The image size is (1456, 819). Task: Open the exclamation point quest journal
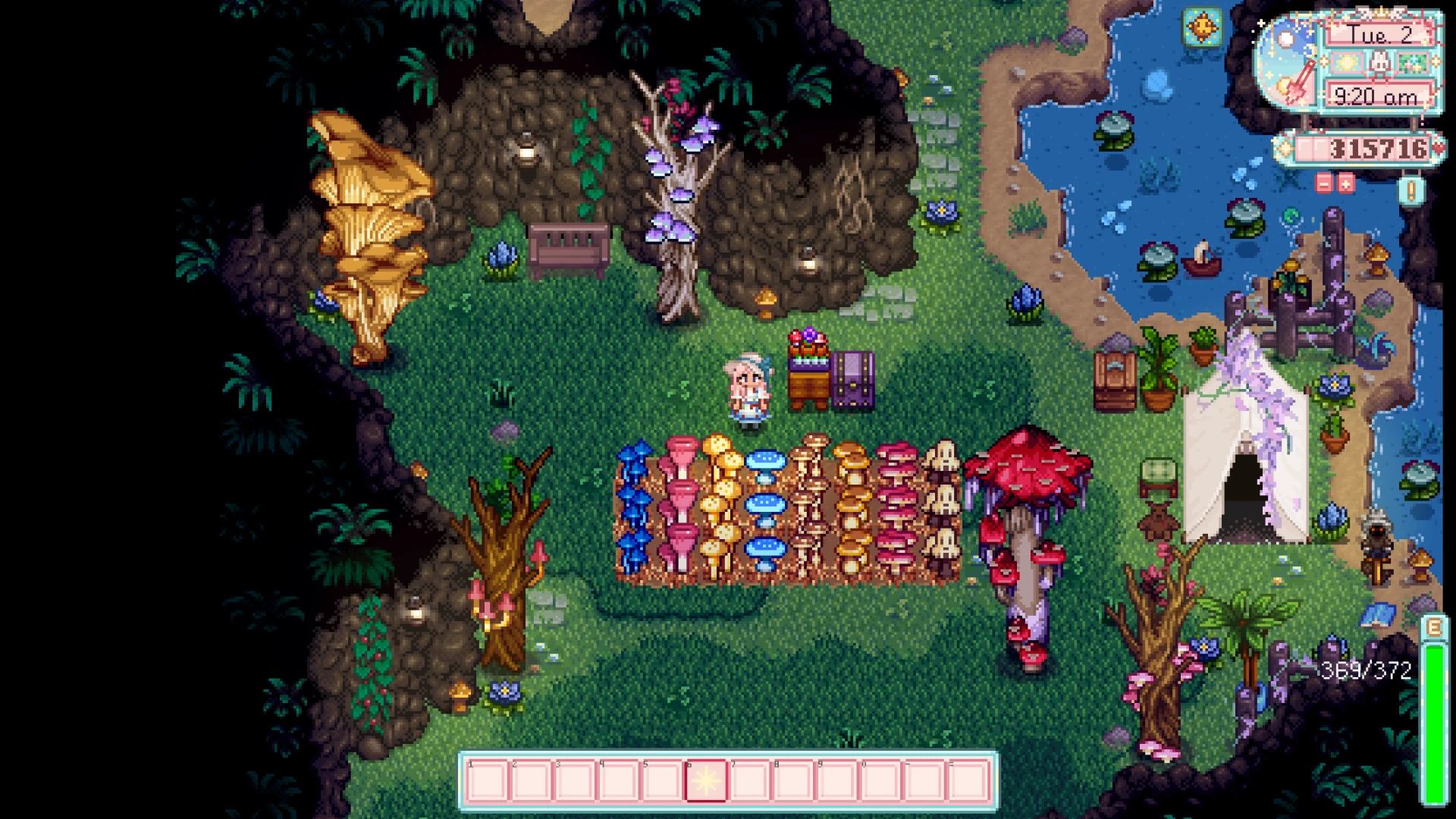(x=1410, y=190)
